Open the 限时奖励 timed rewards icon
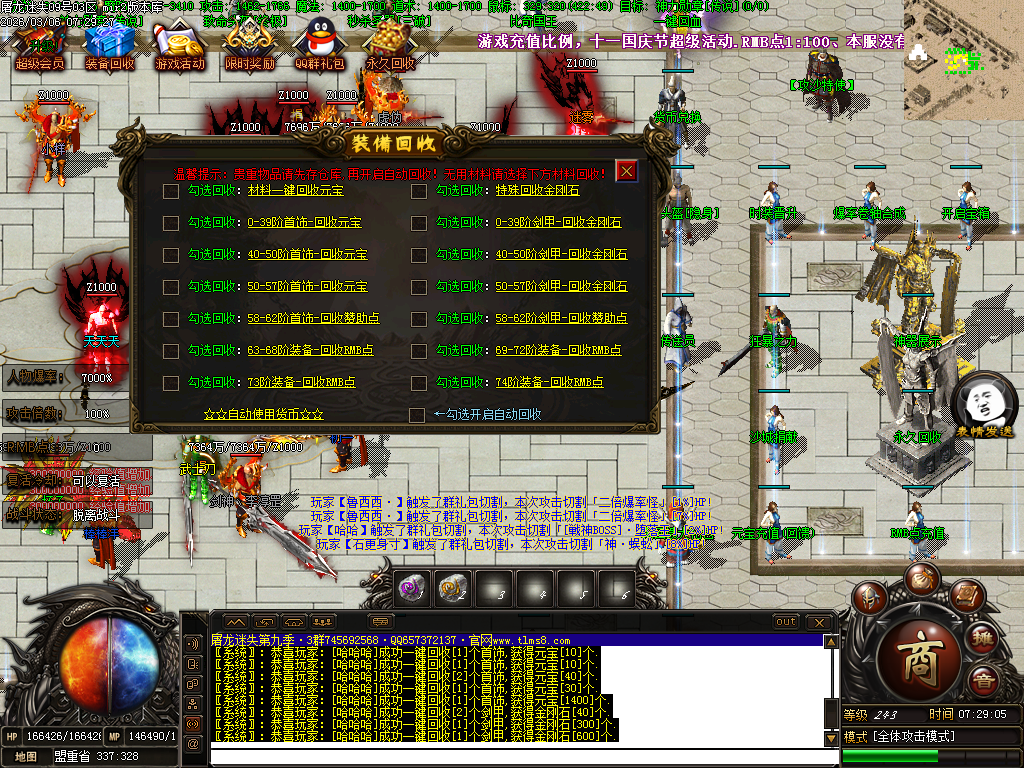This screenshot has width=1024, height=768. point(250,47)
